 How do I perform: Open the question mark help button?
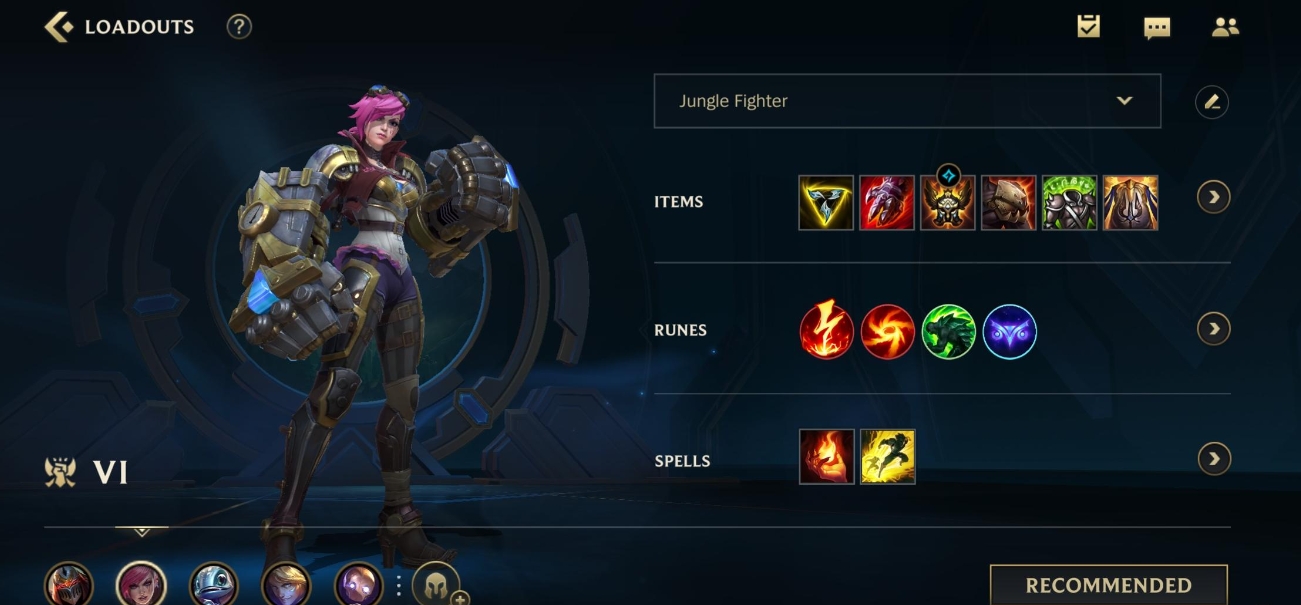[238, 27]
